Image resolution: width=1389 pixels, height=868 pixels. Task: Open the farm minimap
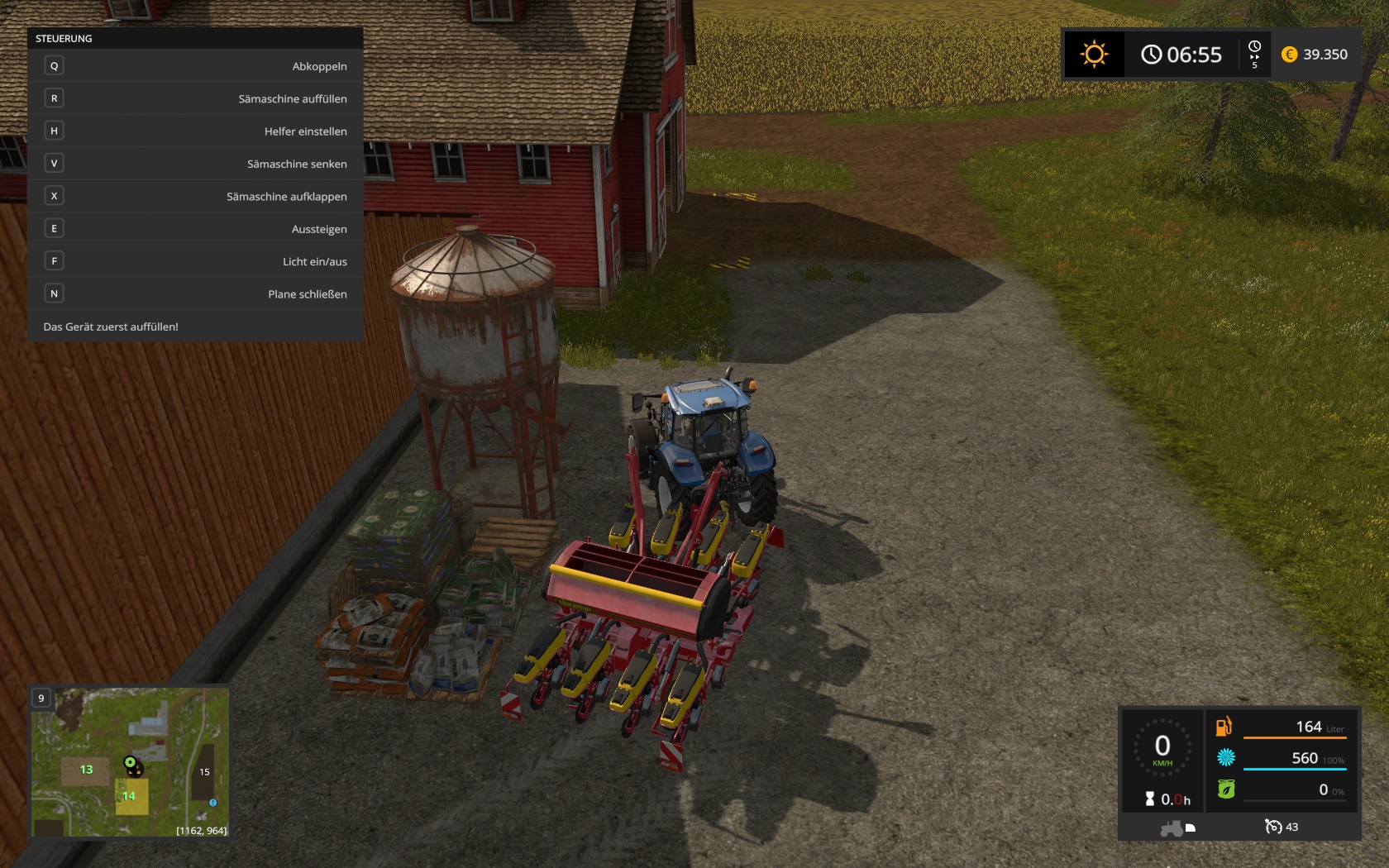pos(130,762)
